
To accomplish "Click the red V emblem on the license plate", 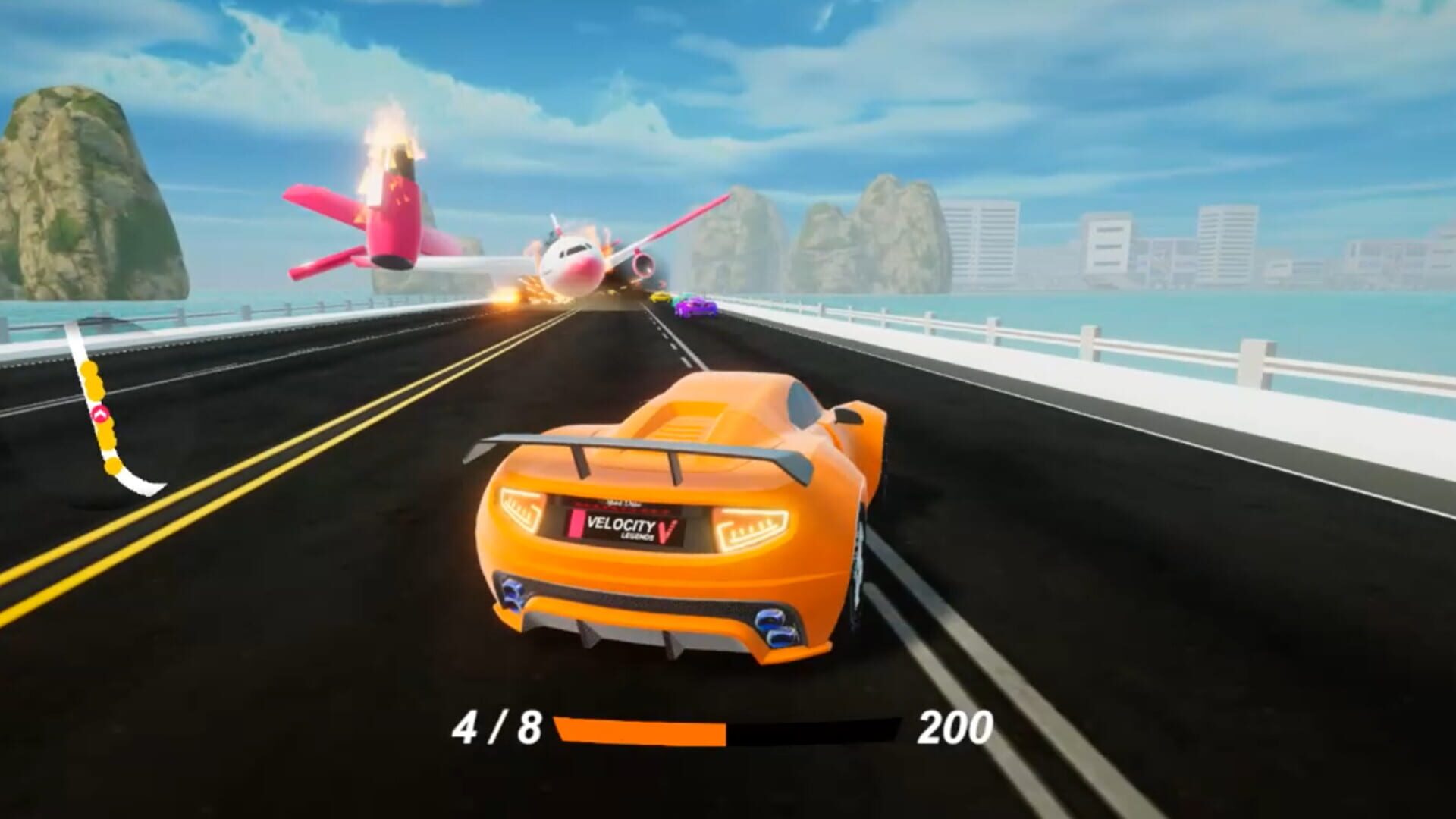I will 666,529.
